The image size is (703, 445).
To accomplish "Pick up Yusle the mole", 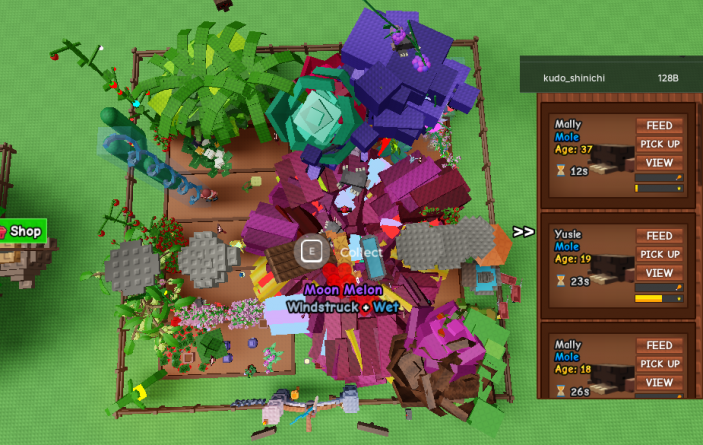I will pyautogui.click(x=660, y=254).
